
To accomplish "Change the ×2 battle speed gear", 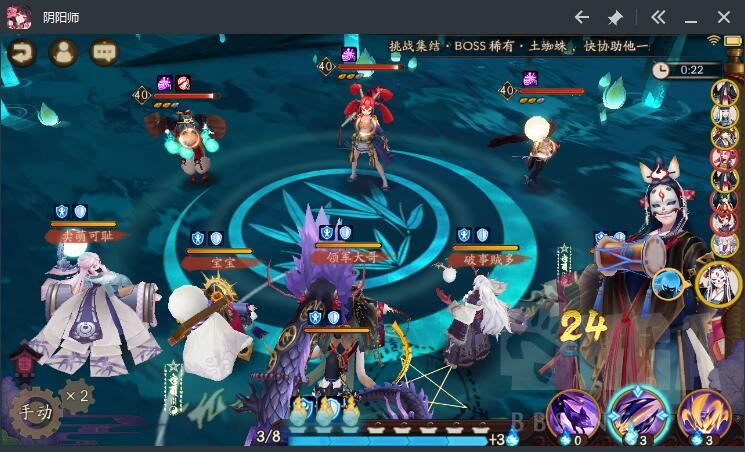I will [77, 395].
